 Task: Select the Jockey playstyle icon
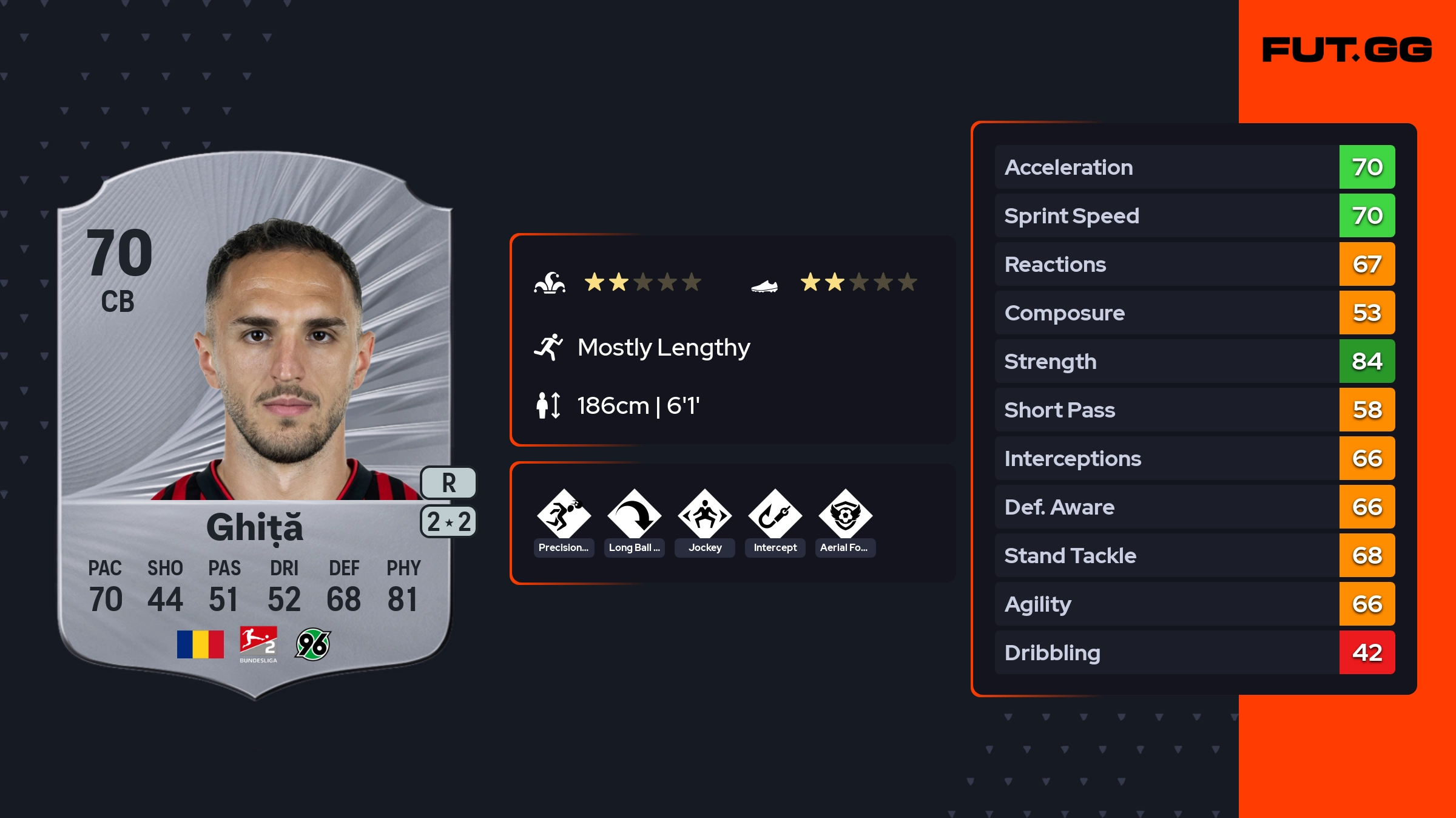(x=704, y=515)
